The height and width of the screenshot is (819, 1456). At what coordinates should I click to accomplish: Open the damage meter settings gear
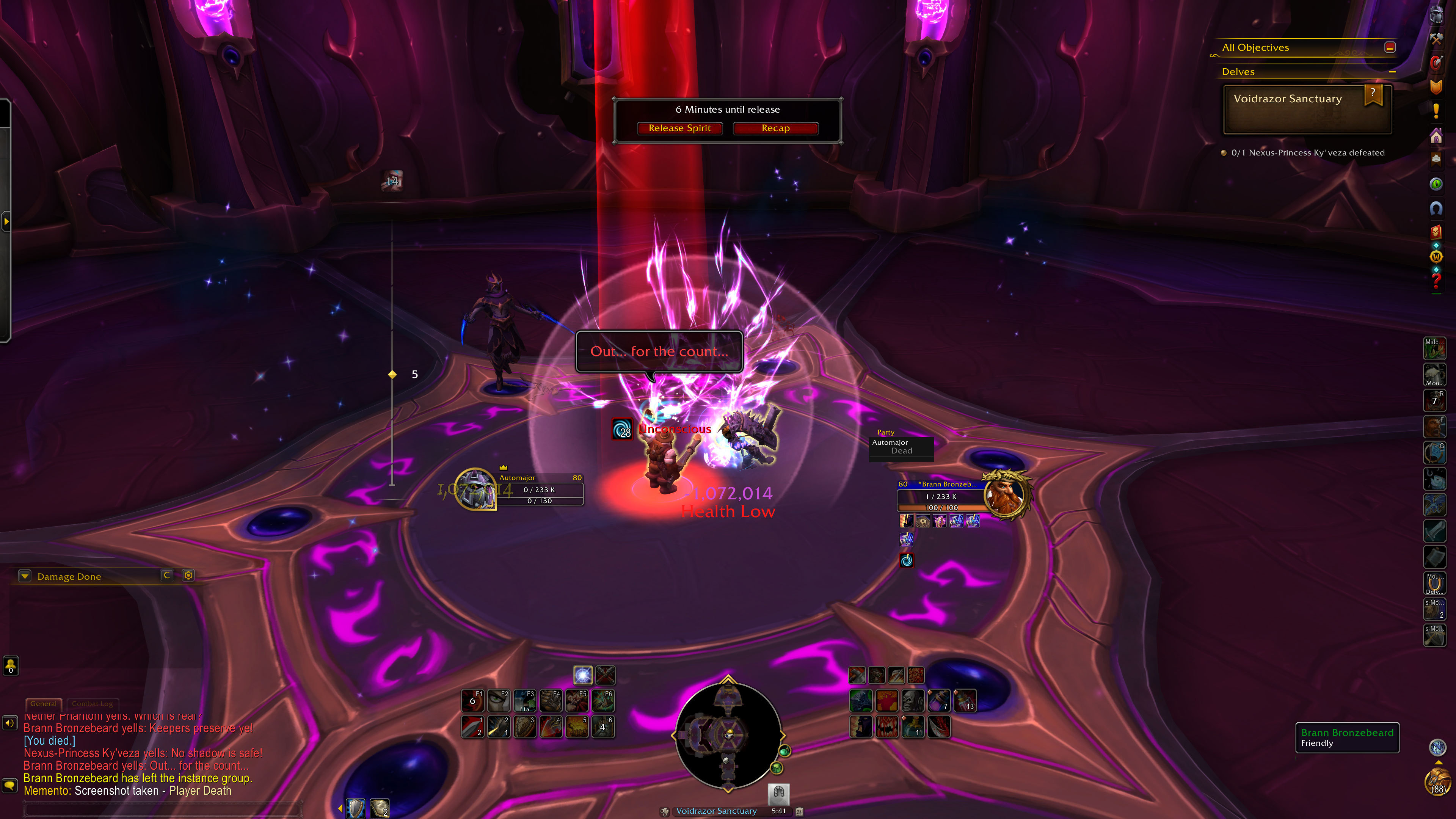(188, 576)
